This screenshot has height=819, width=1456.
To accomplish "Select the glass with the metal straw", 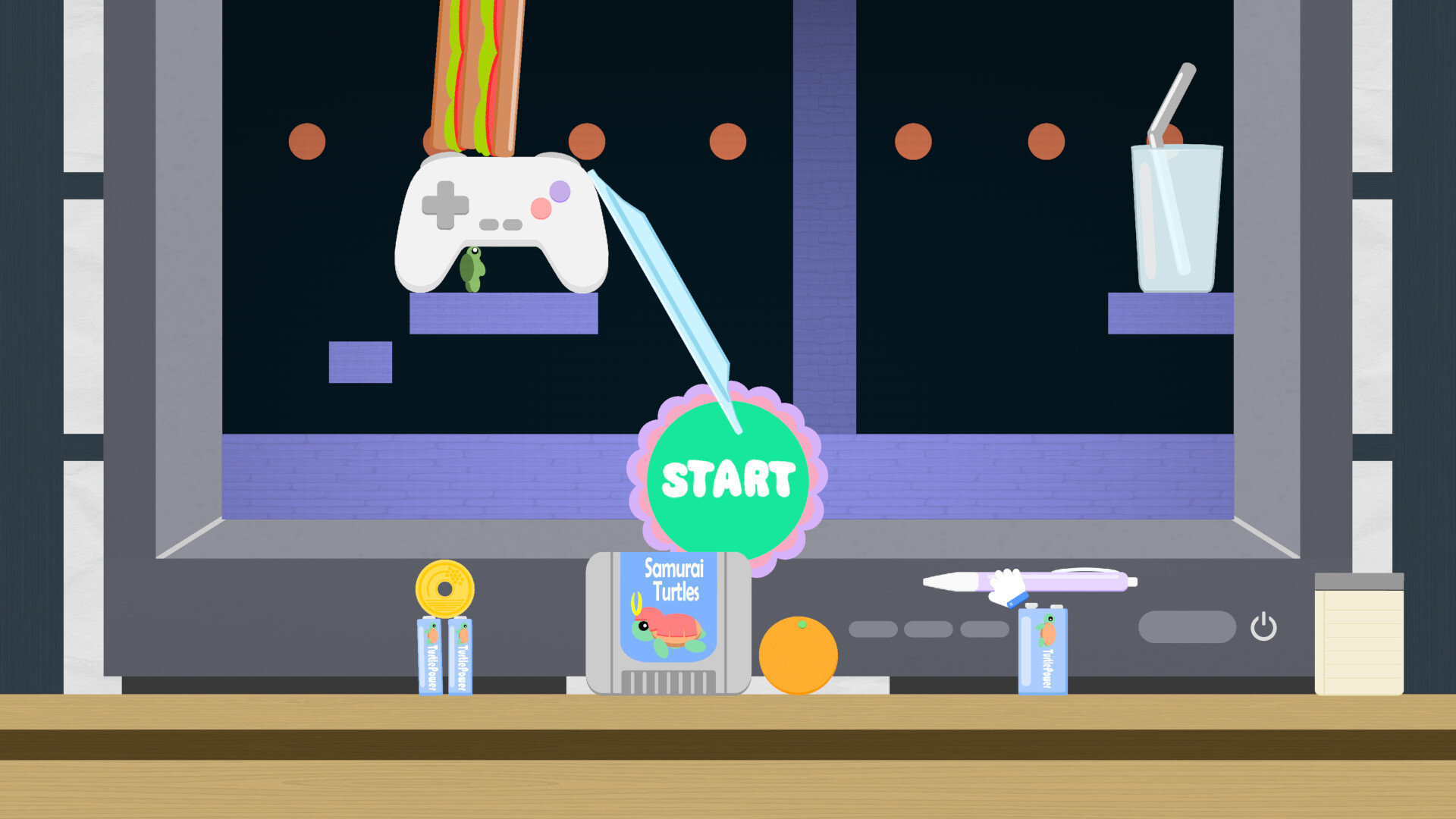I will [x=1176, y=220].
